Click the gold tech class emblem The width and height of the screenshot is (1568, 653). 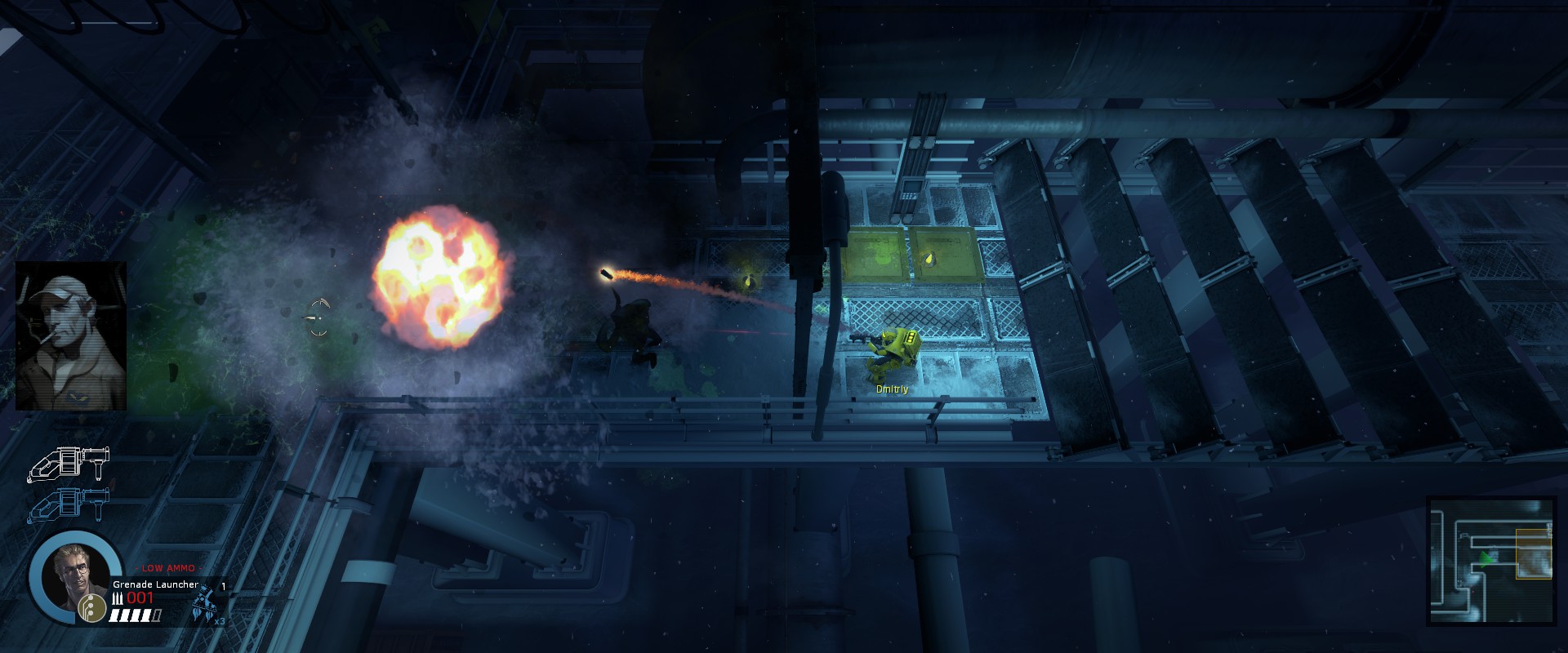tap(92, 606)
